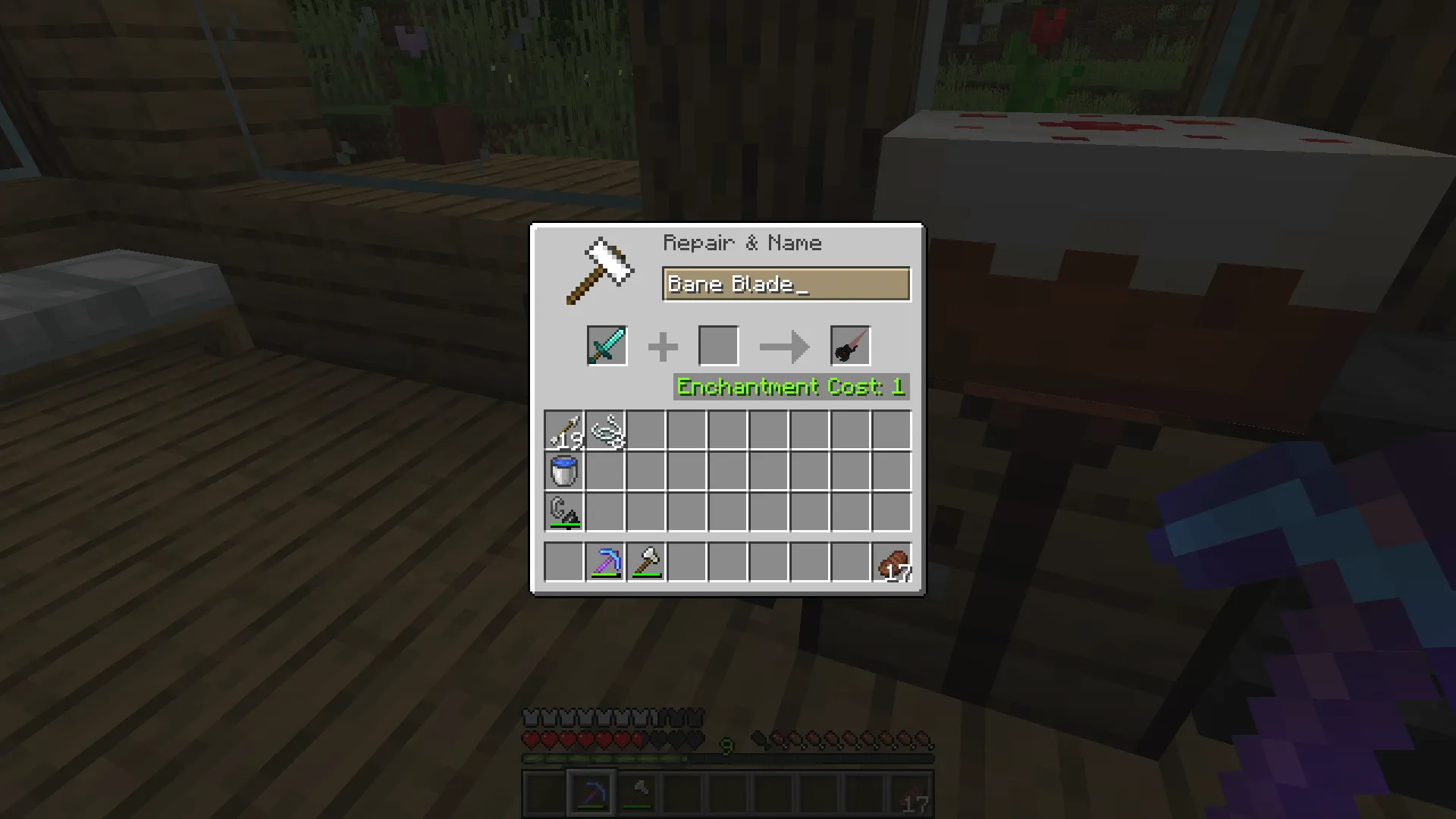Click the arrow pointing to the output slot

coord(783,346)
